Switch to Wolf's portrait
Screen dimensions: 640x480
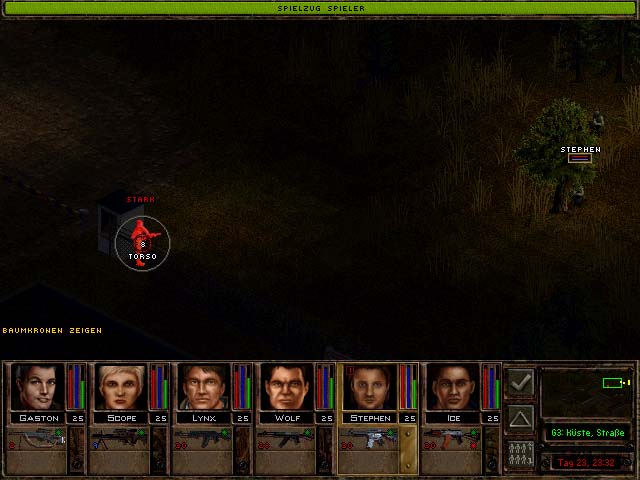tap(288, 386)
